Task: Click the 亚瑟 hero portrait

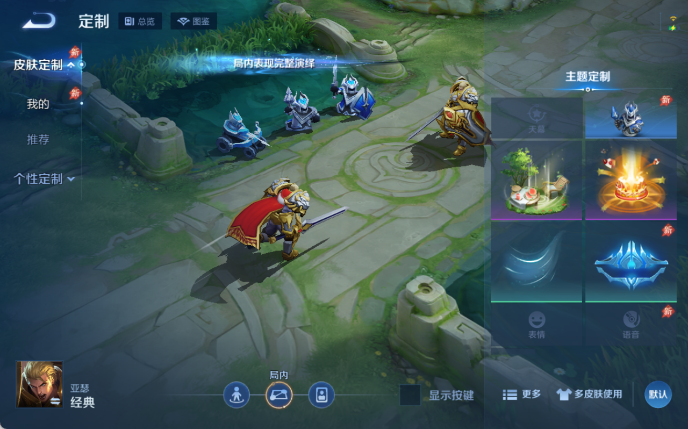Action: [39, 384]
